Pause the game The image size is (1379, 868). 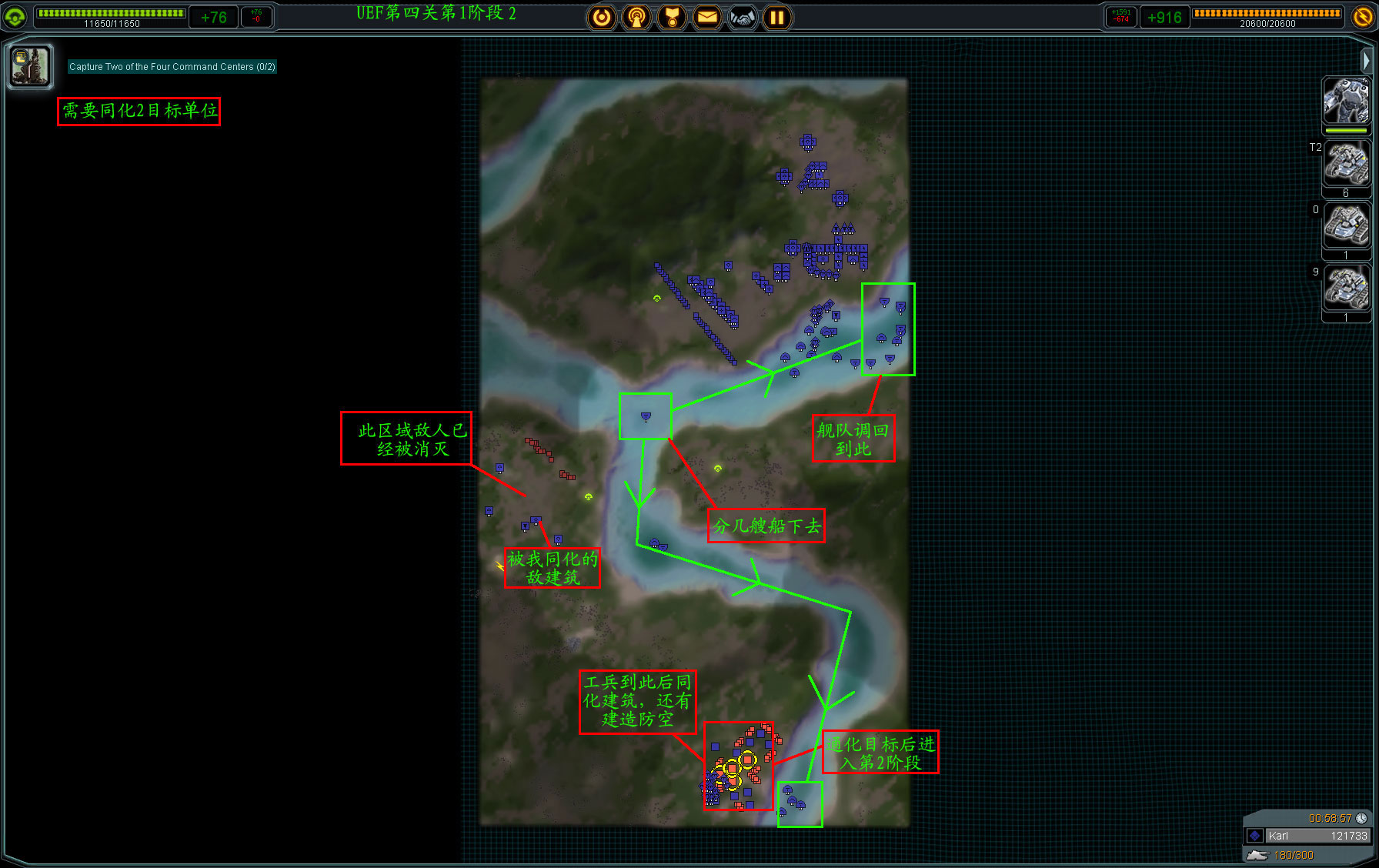coord(777,17)
